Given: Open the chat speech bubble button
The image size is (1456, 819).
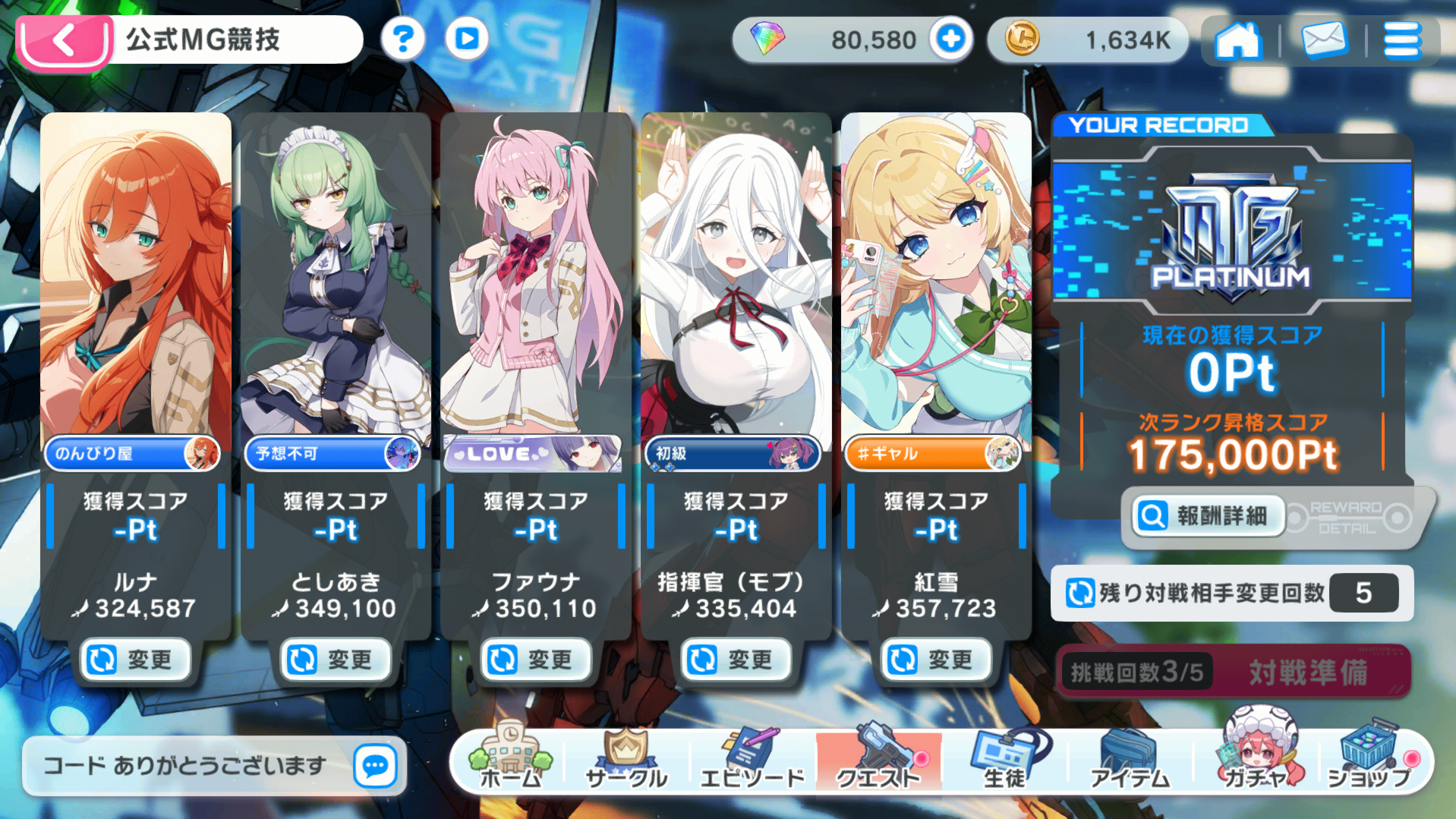Looking at the screenshot, I should pyautogui.click(x=375, y=766).
